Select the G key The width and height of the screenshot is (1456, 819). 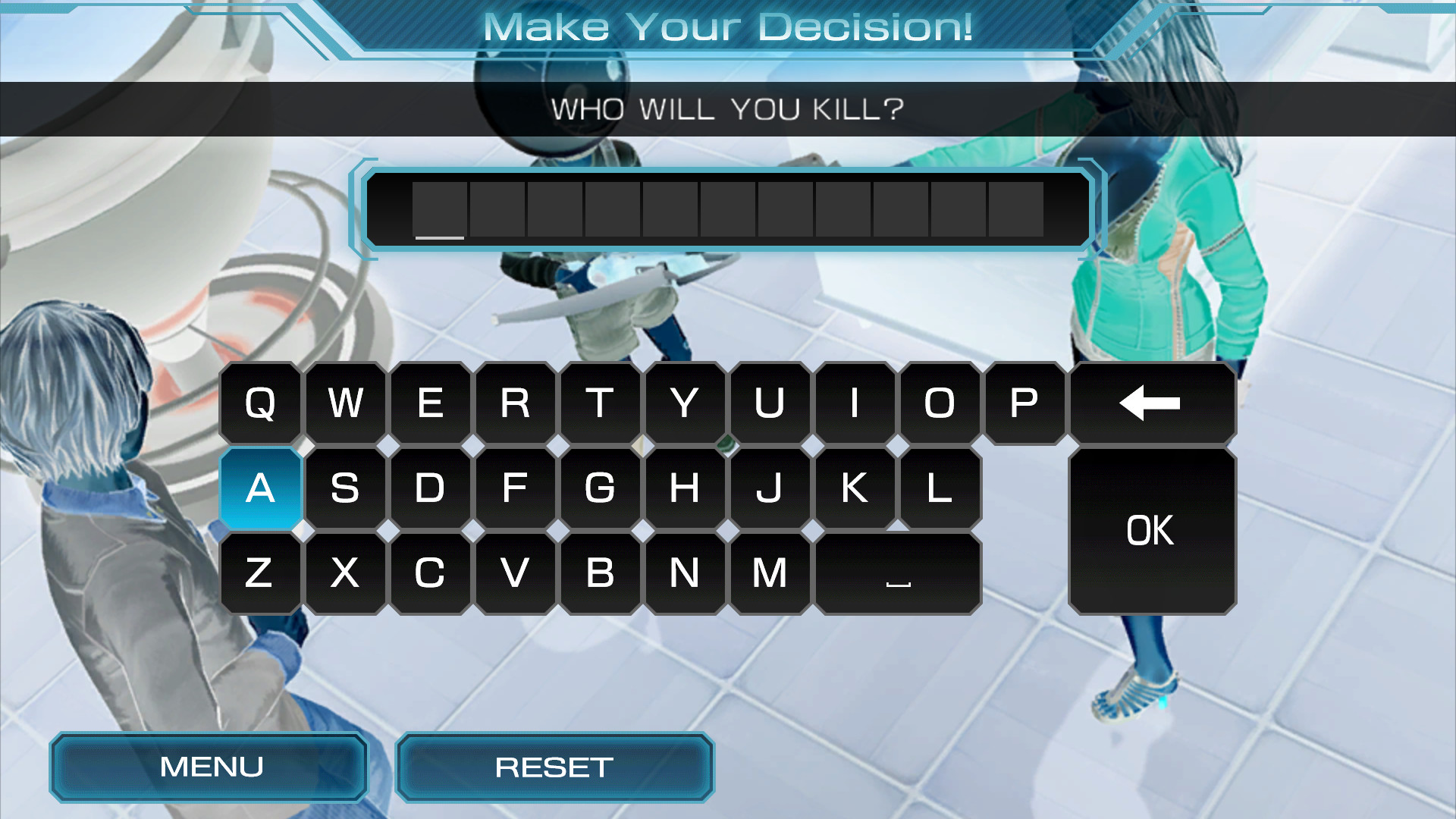601,488
